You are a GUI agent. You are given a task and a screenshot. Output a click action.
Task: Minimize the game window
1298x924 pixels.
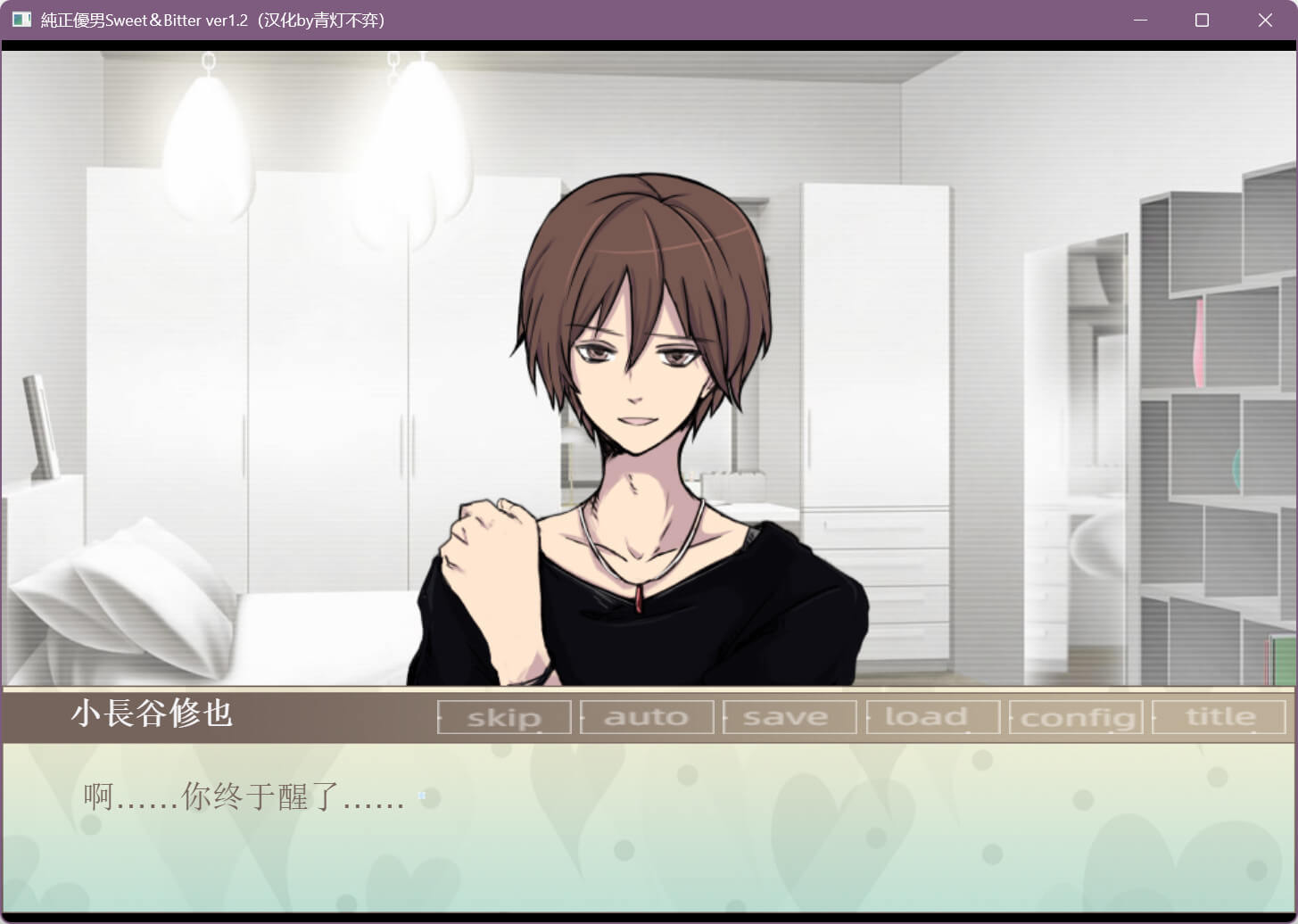(x=1140, y=20)
